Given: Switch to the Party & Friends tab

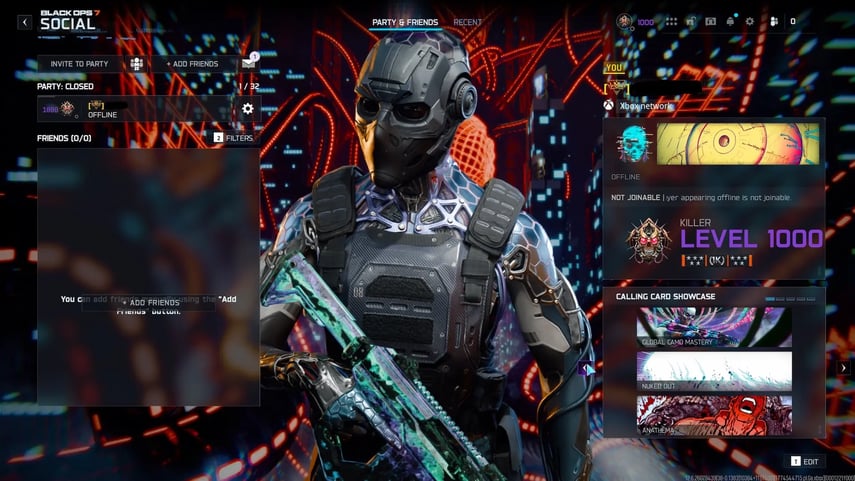Looking at the screenshot, I should [406, 22].
